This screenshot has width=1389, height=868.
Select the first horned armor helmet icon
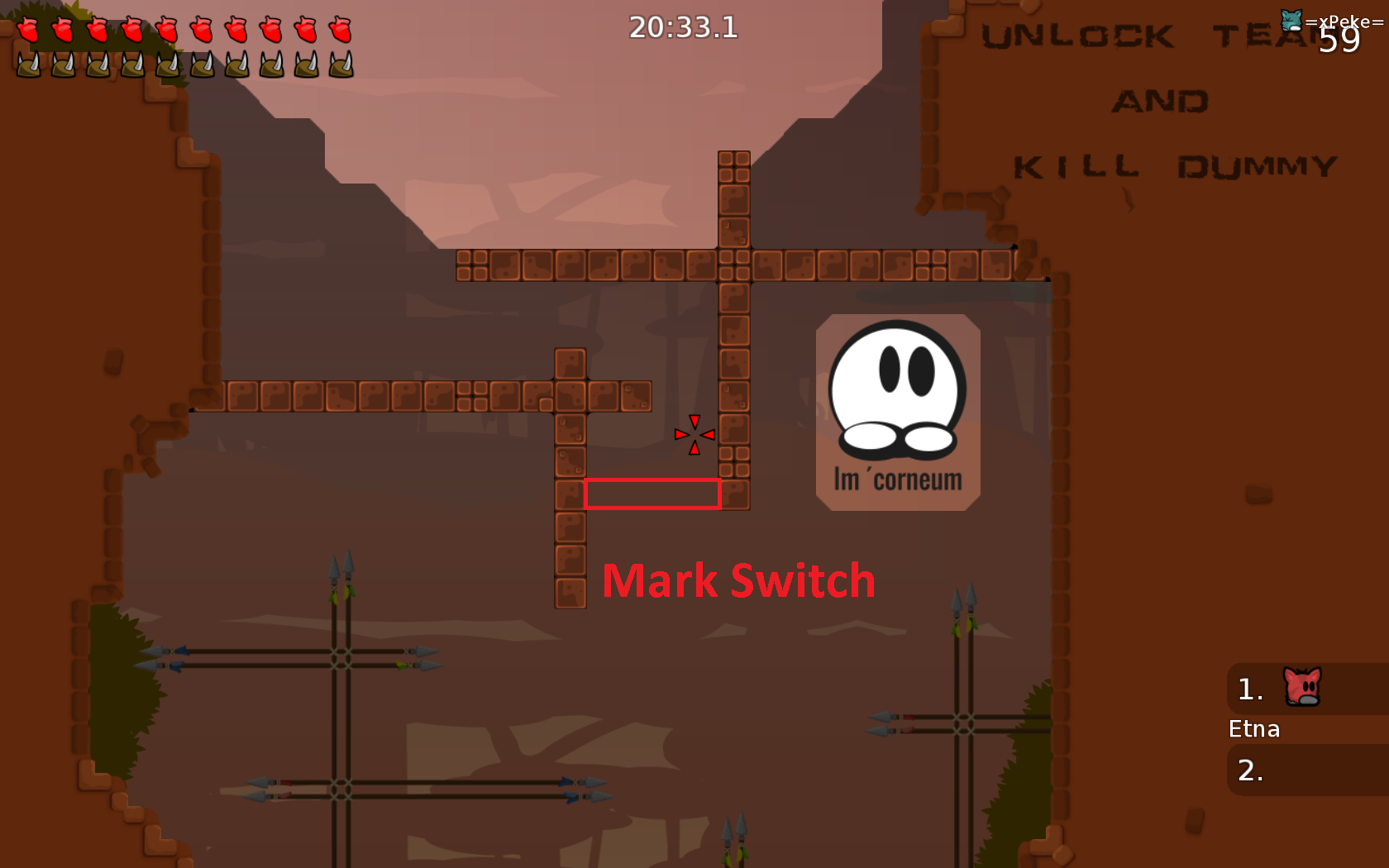pyautogui.click(x=31, y=63)
